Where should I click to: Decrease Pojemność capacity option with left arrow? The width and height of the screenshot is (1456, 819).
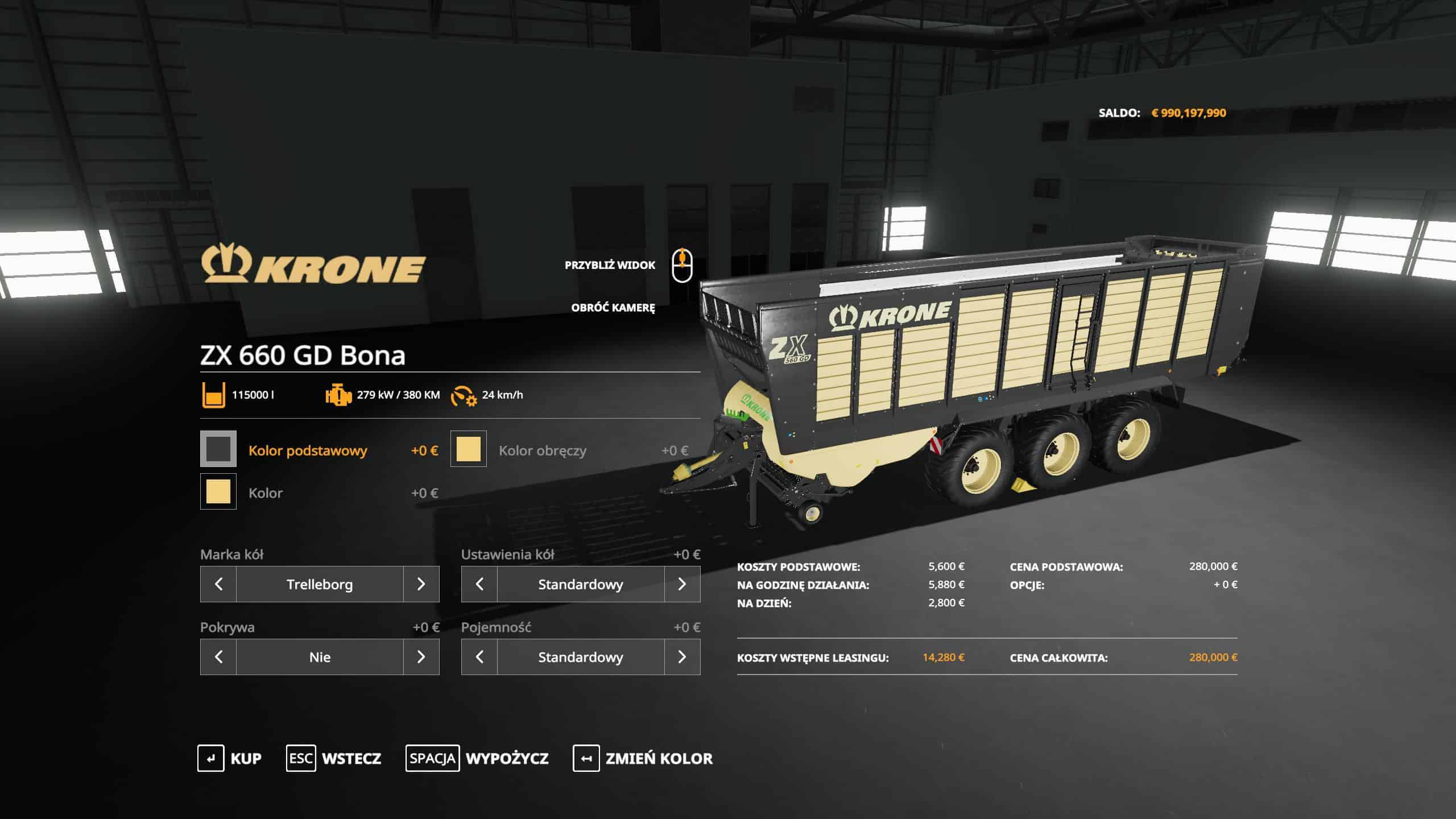click(x=479, y=657)
